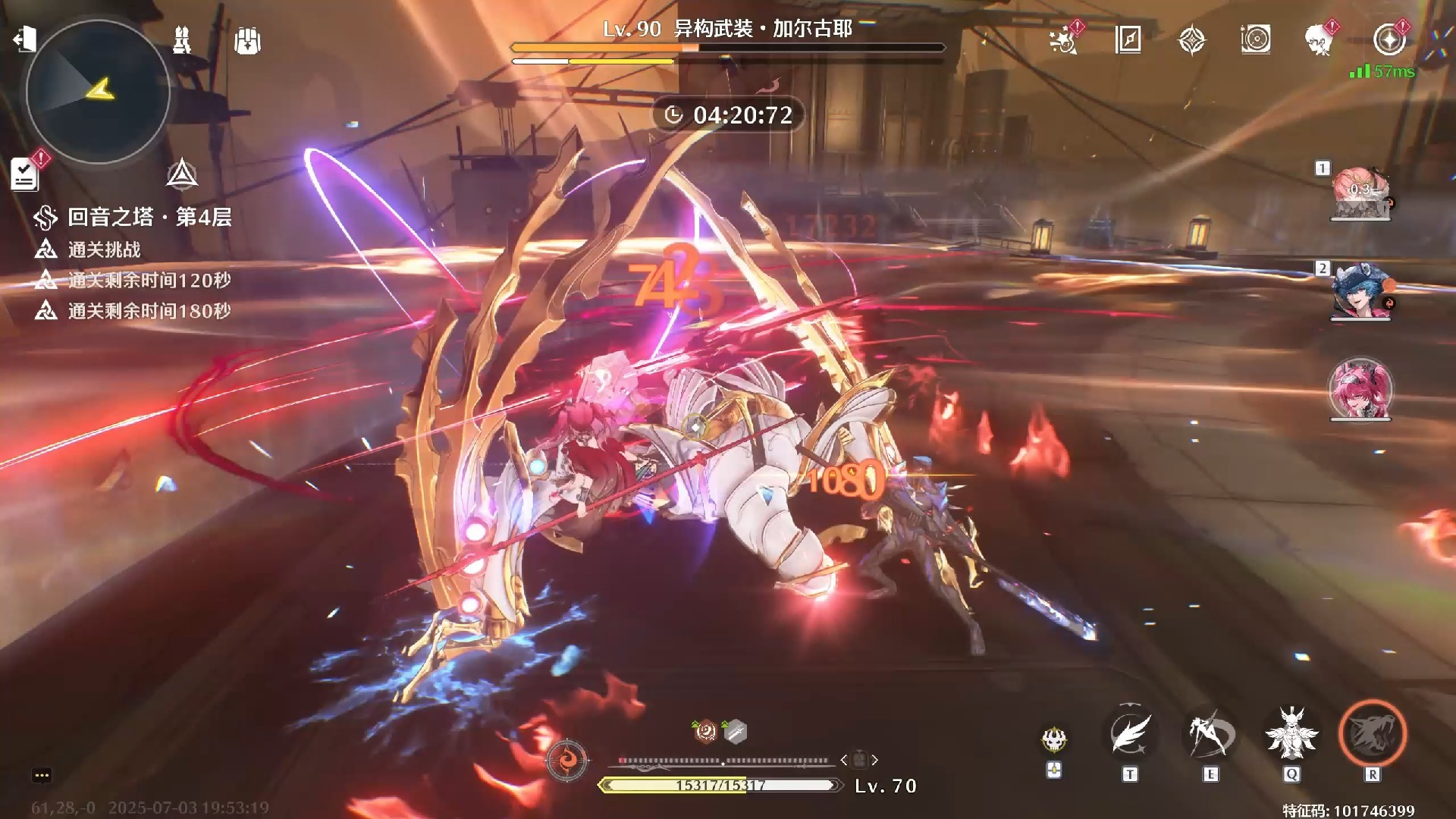Switch to the blue-haired team member two
Viewport: 1456px width, 819px height.
(1360, 293)
